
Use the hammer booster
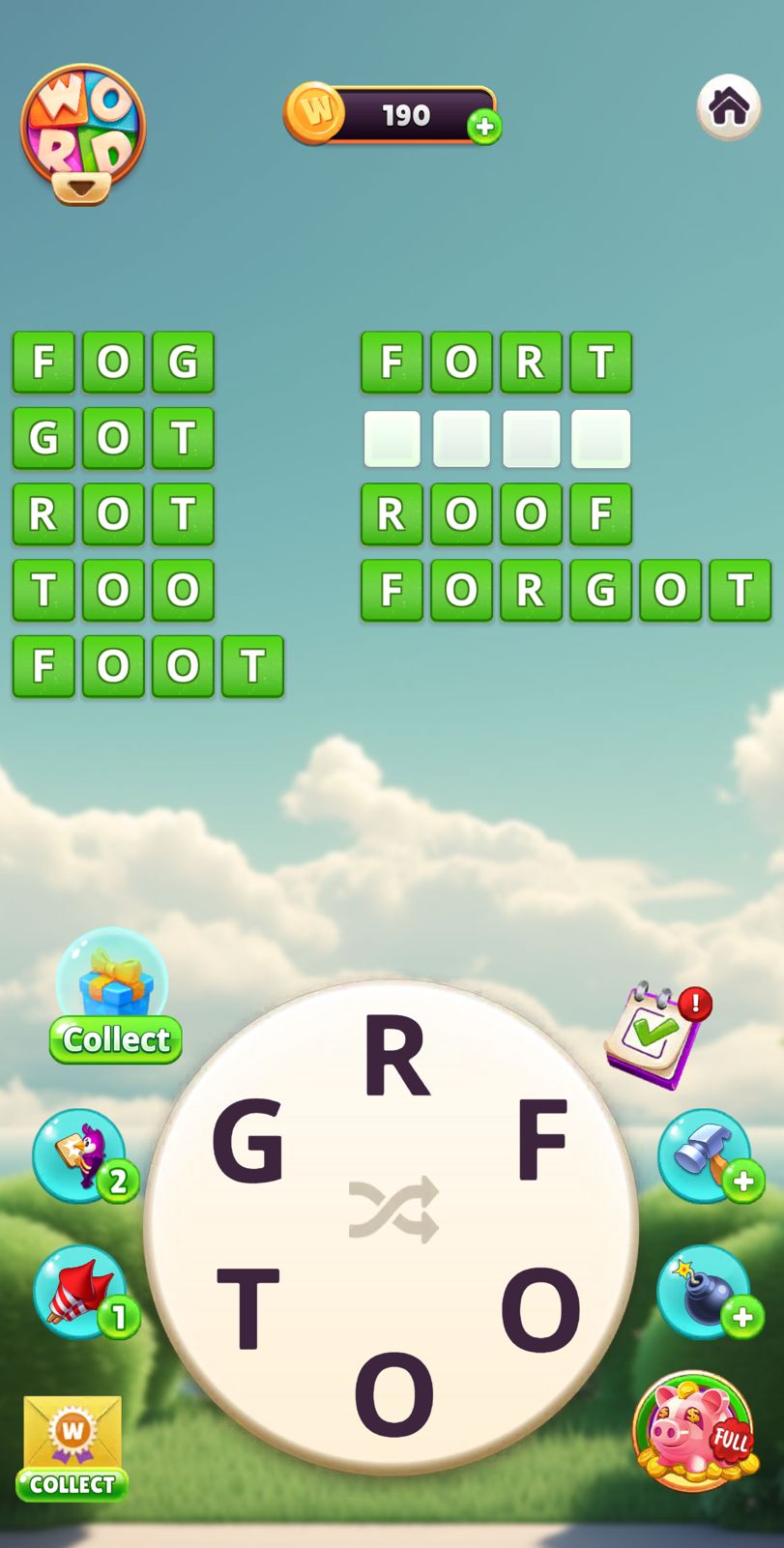[705, 1154]
